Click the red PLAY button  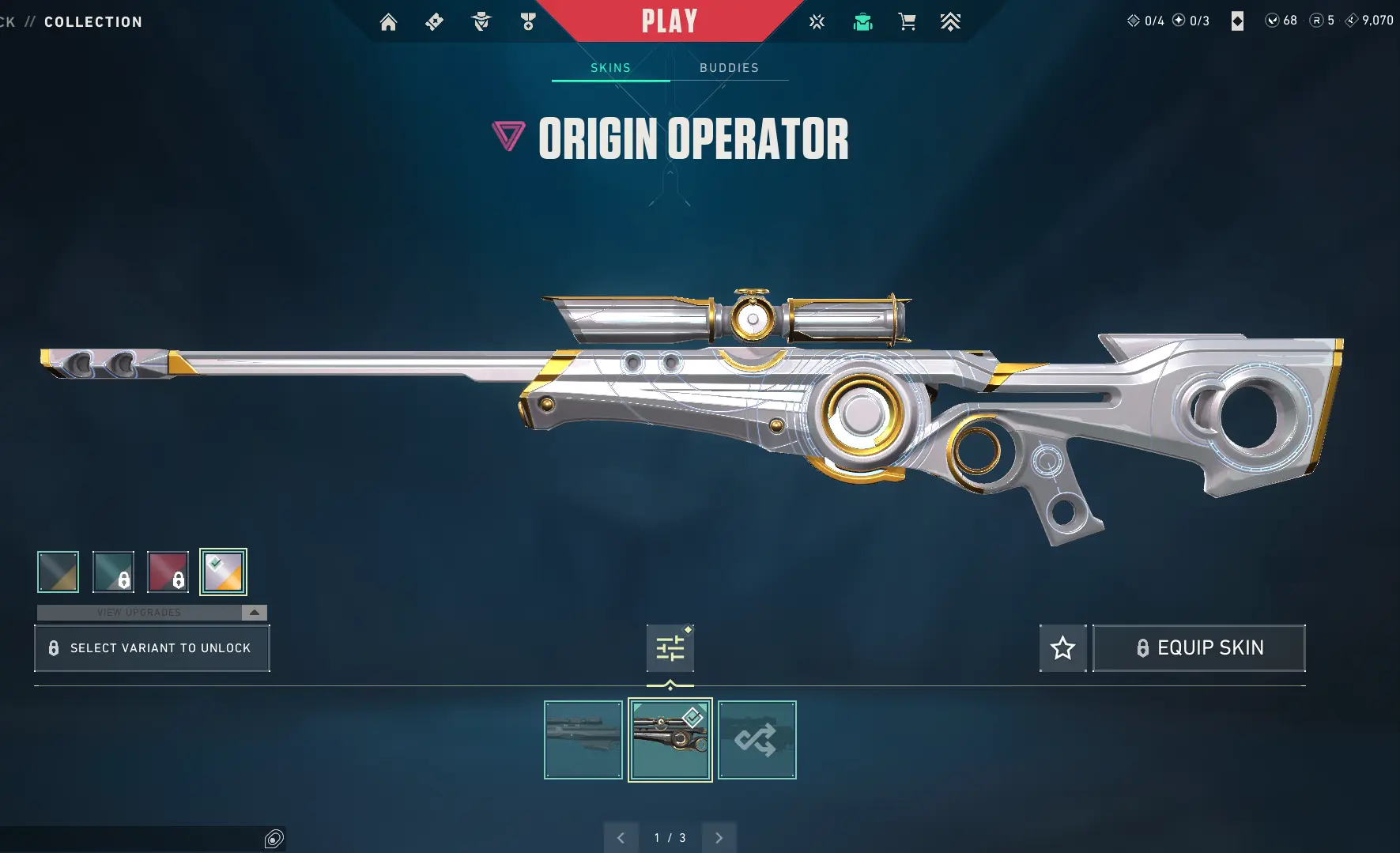tap(669, 21)
